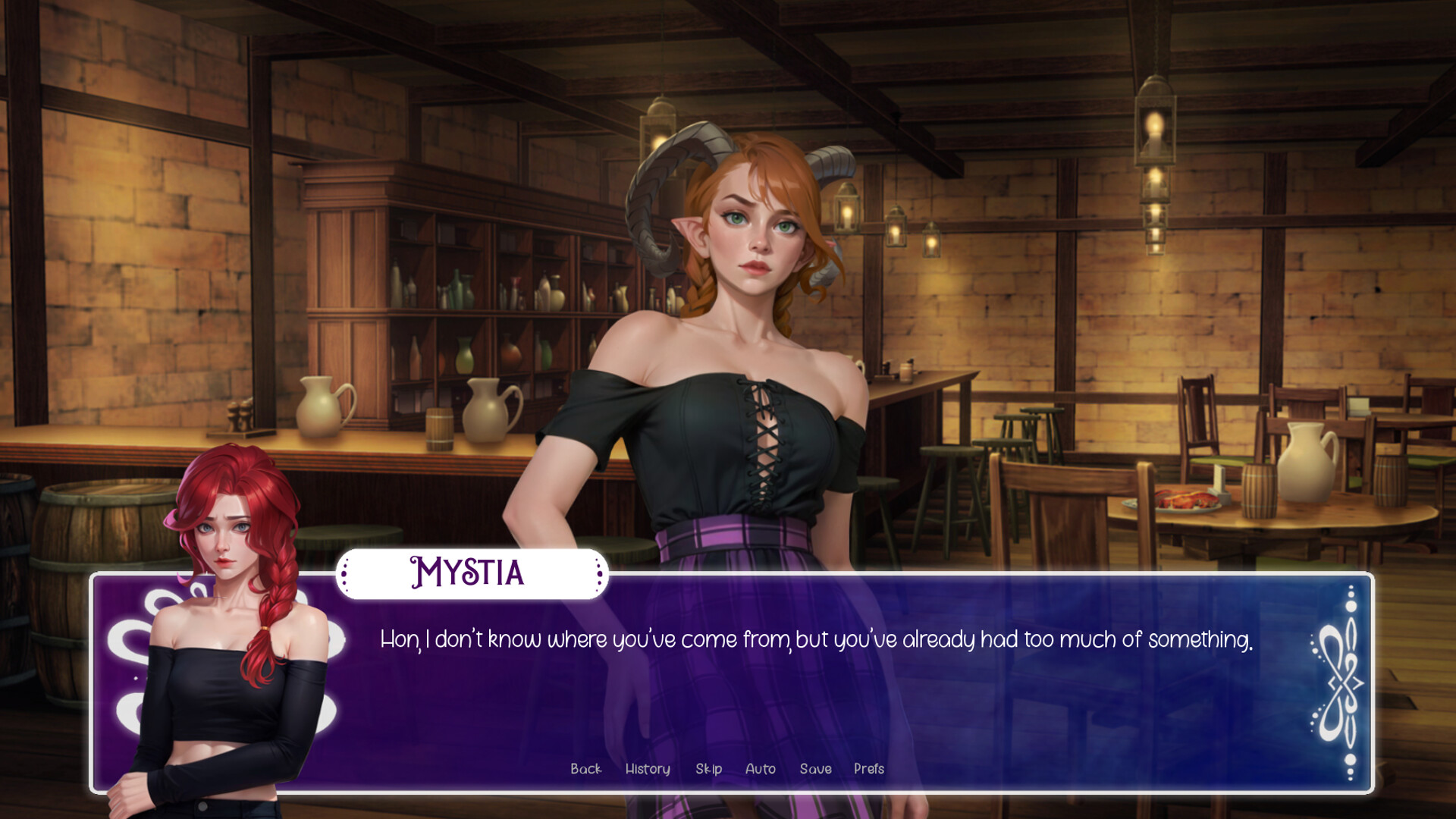The width and height of the screenshot is (1456, 819).
Task: Toggle Auto dialogue advance
Action: pyautogui.click(x=760, y=769)
